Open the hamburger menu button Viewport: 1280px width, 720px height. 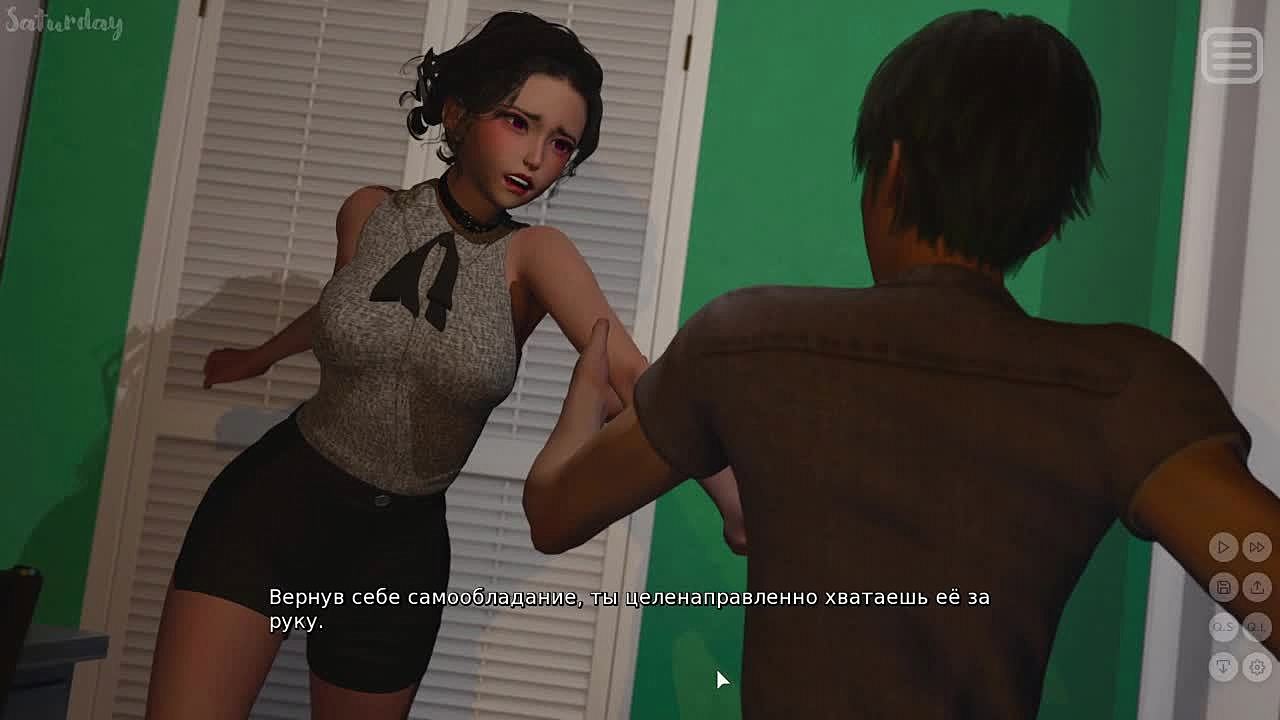[1231, 54]
